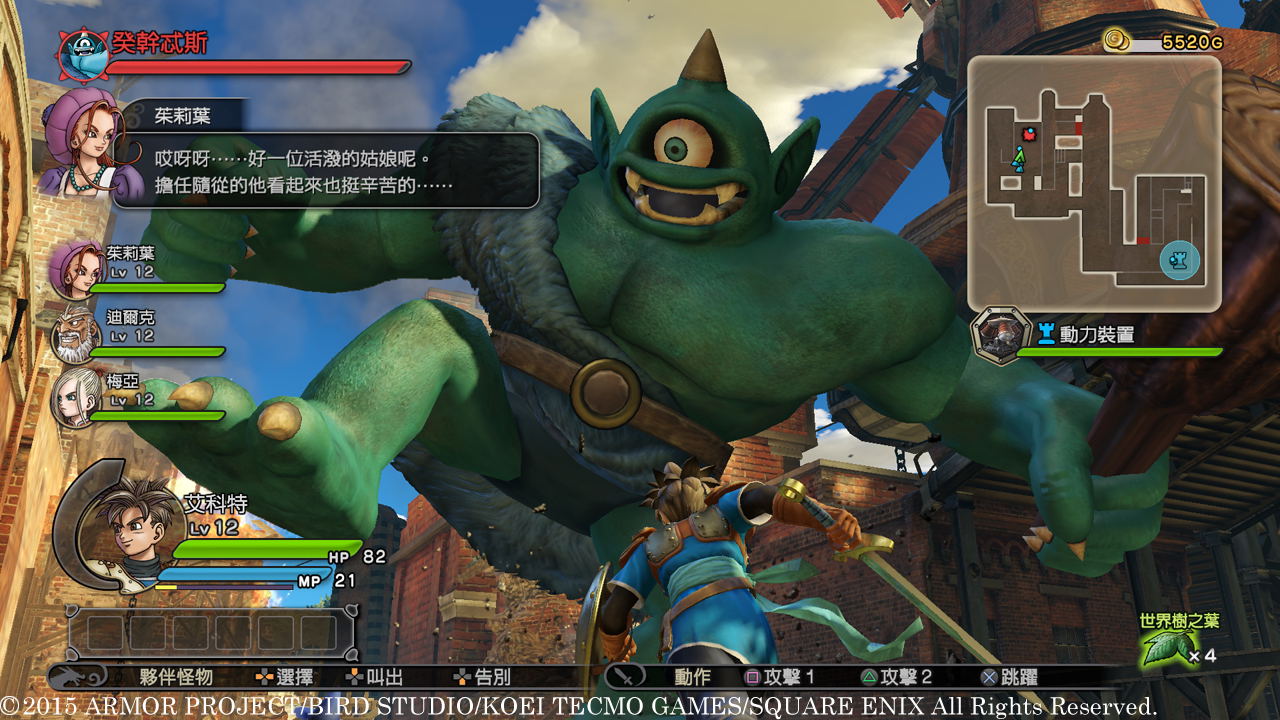Click the speaker portrait beside the dialogue

tap(88, 143)
